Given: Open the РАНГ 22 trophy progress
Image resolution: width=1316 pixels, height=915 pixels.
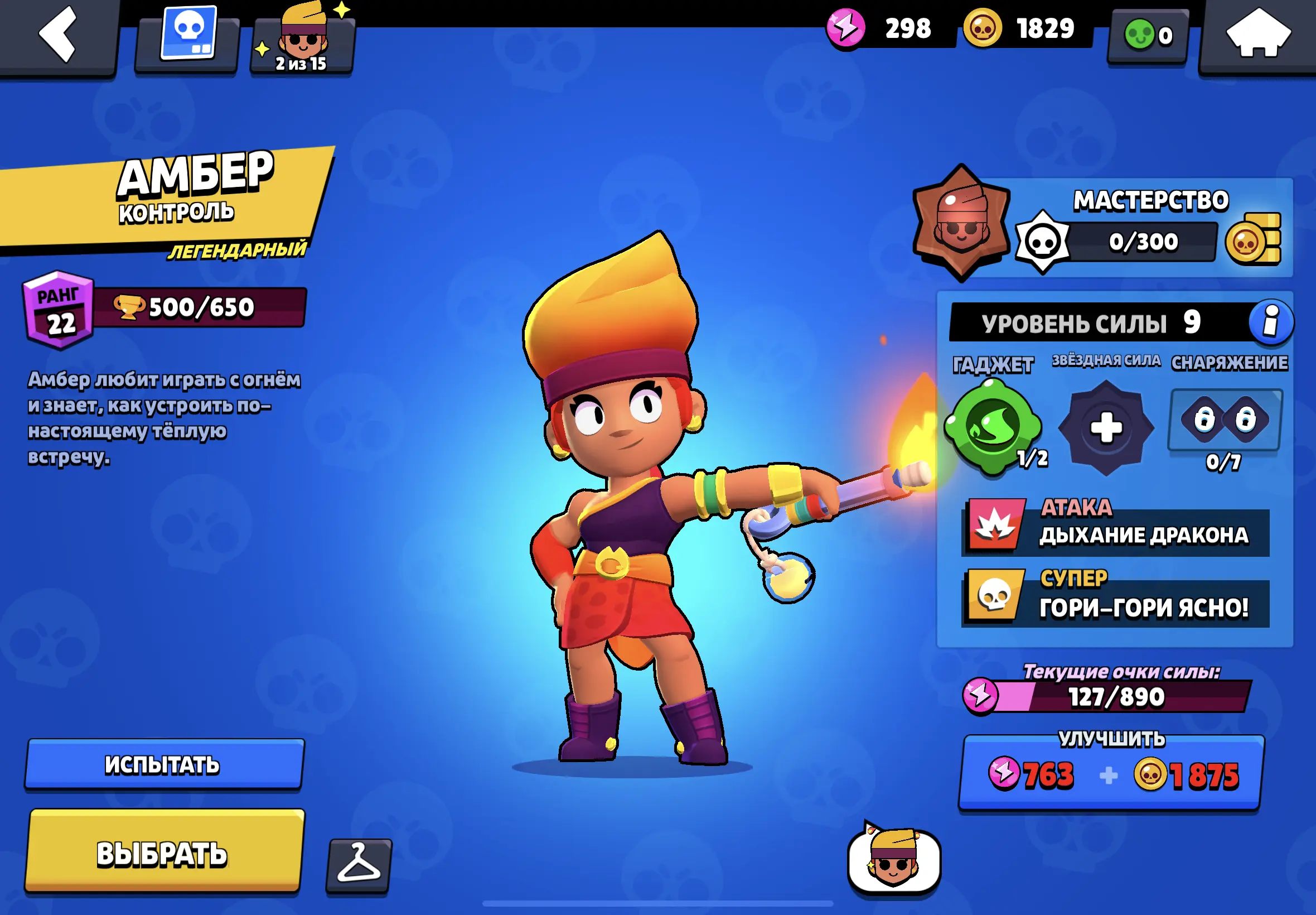Looking at the screenshot, I should point(164,308).
